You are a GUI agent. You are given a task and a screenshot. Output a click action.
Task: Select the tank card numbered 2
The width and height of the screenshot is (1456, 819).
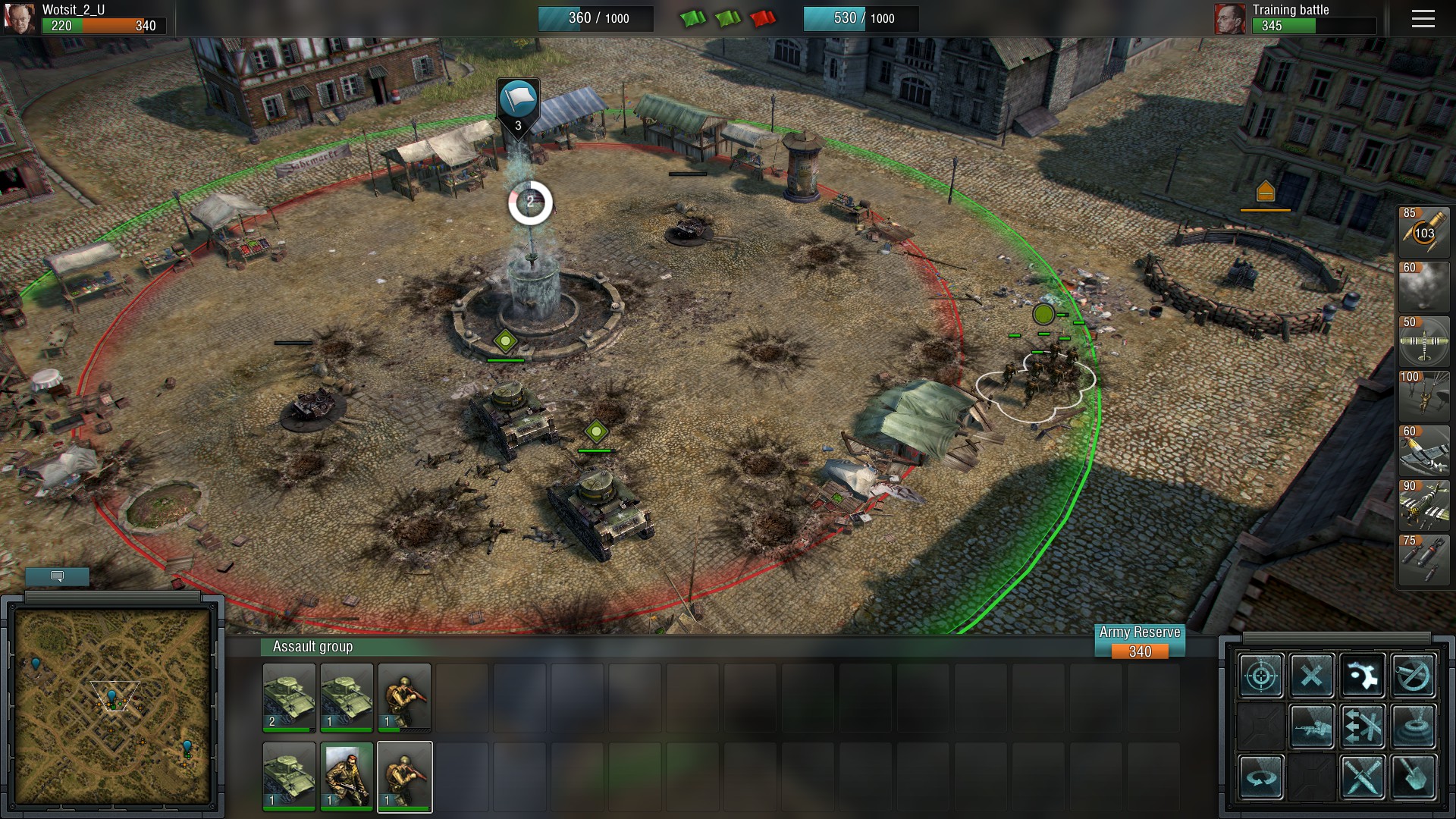click(x=289, y=697)
